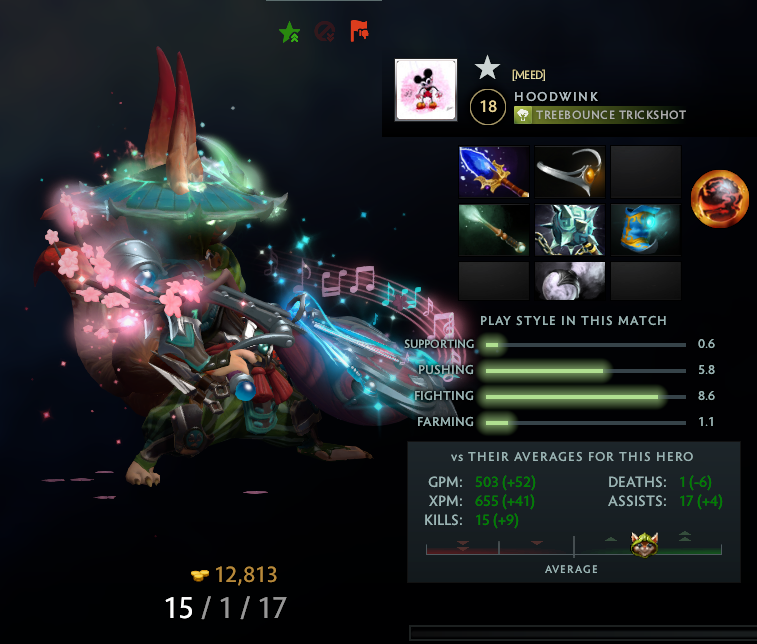Screen dimensions: 757x644
Task: Click the white star beside the avatar
Action: coord(487,68)
